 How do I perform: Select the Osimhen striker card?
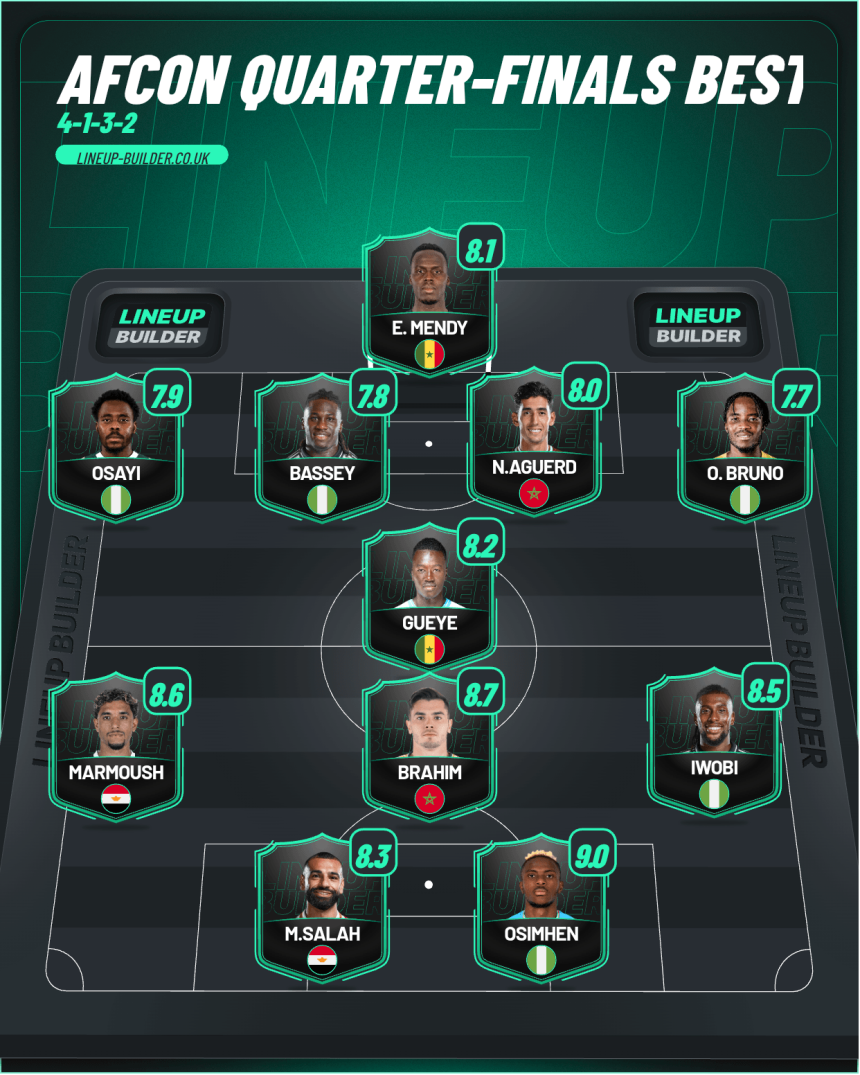(540, 907)
